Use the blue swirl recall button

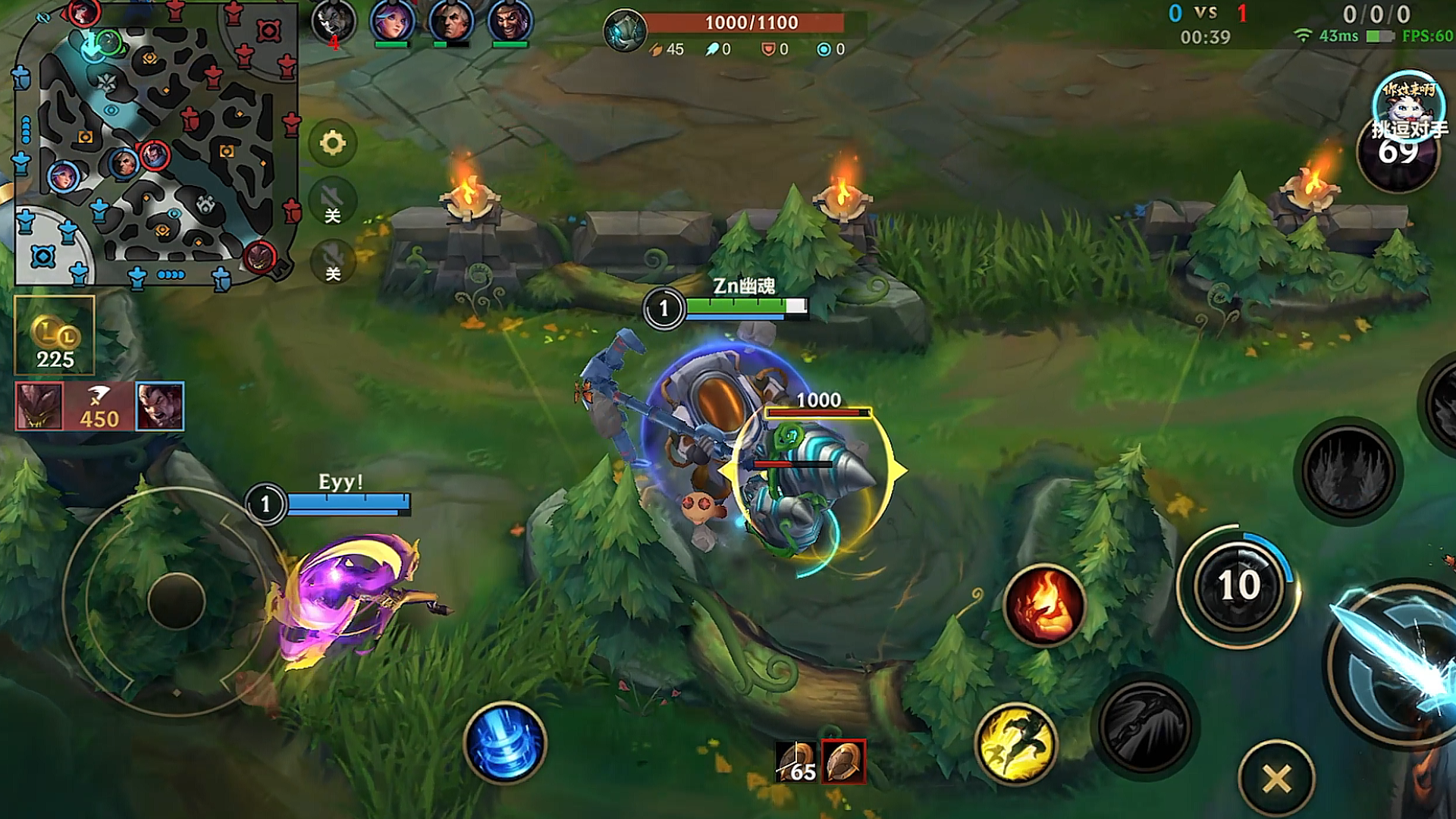click(x=505, y=742)
